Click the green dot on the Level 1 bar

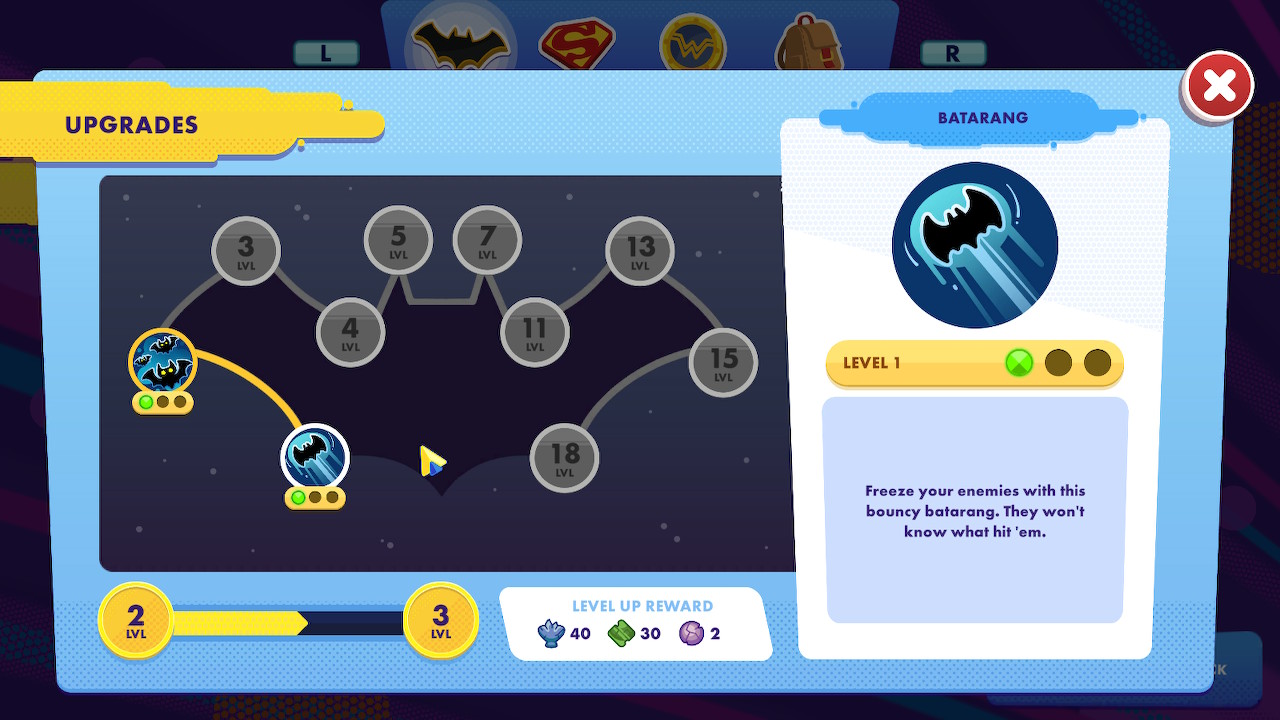click(x=1017, y=363)
